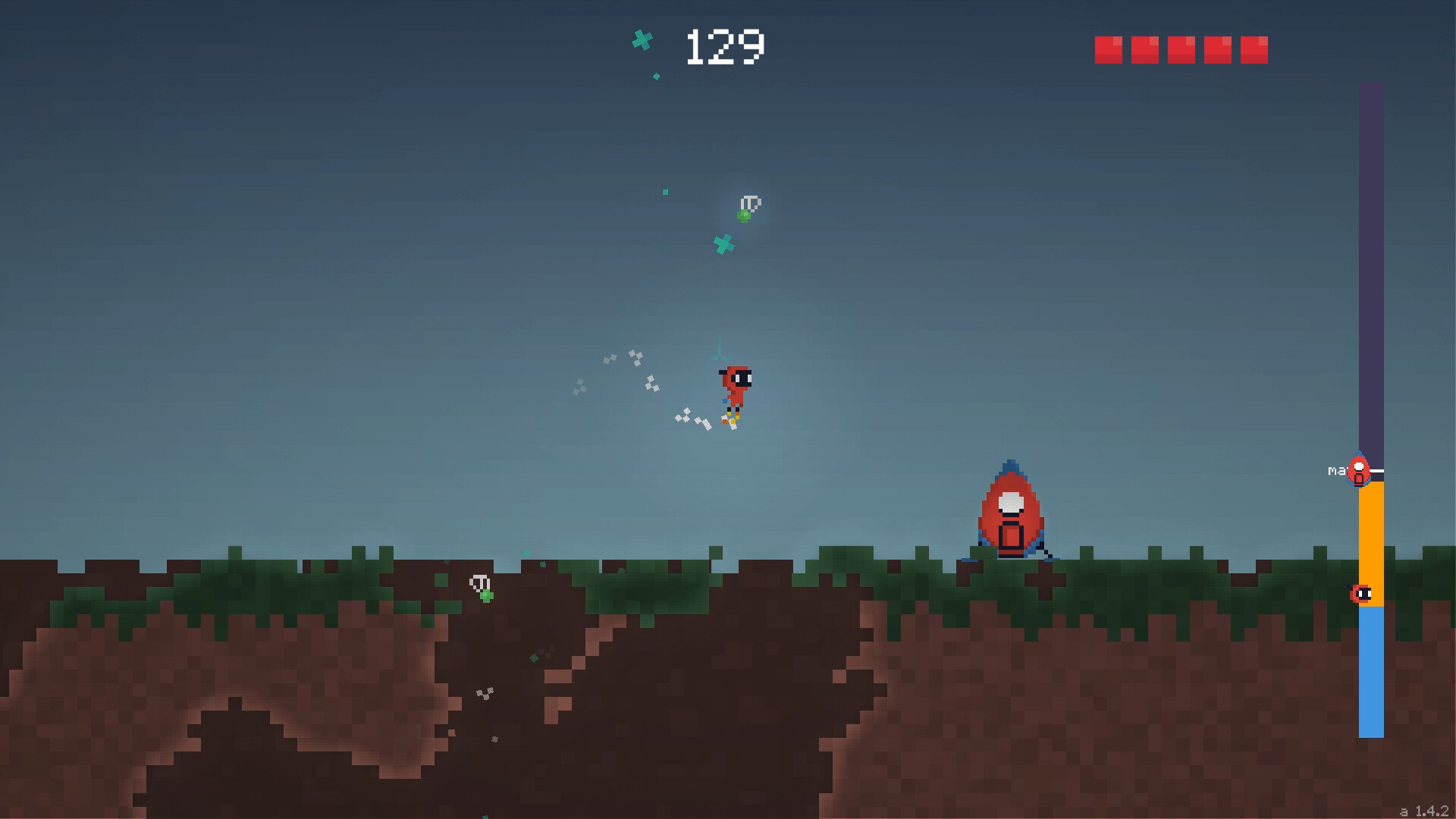Select the parachute pickup in the sky
The width and height of the screenshot is (1456, 819).
750,202
